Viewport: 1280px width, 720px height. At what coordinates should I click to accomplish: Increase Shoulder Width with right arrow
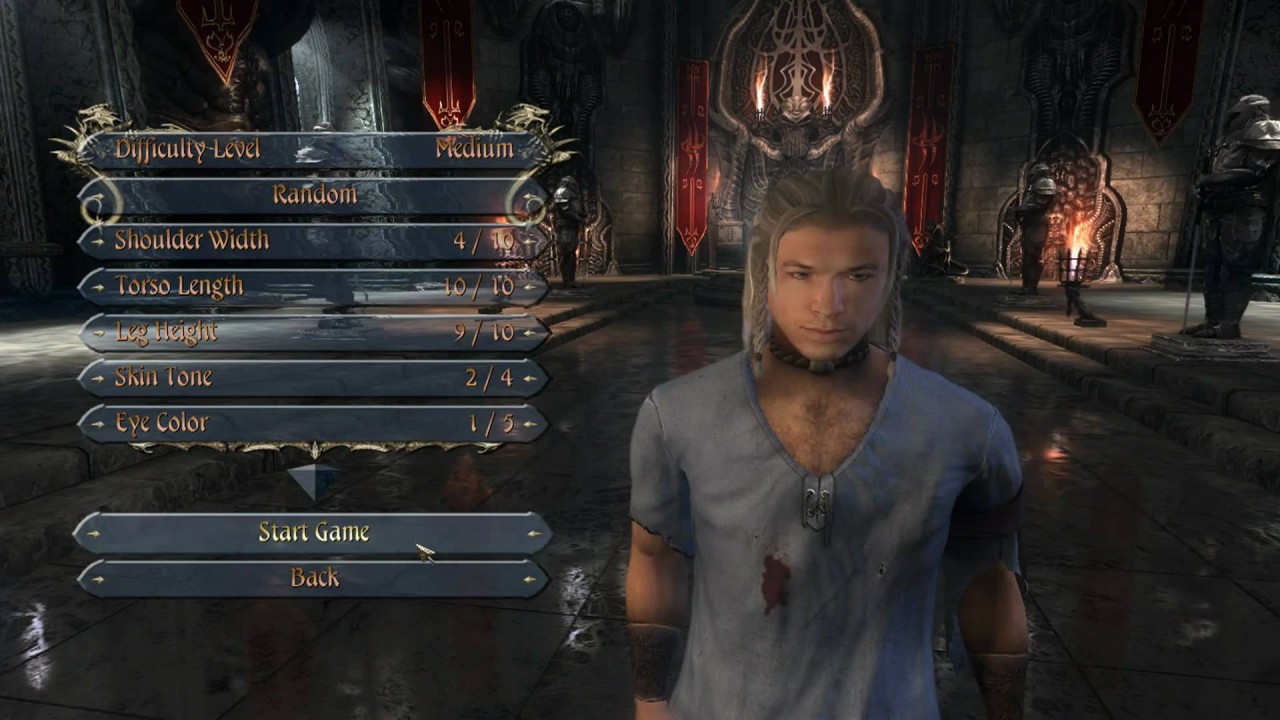pos(531,241)
